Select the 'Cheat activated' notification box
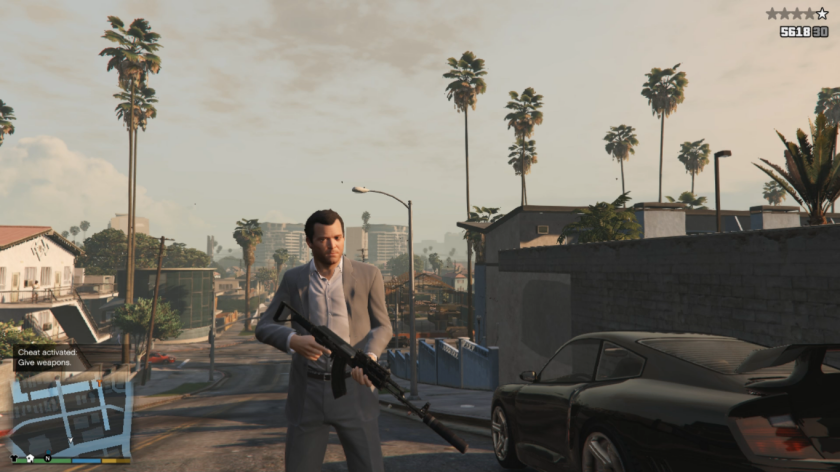This screenshot has height=472, width=840. click(48, 357)
